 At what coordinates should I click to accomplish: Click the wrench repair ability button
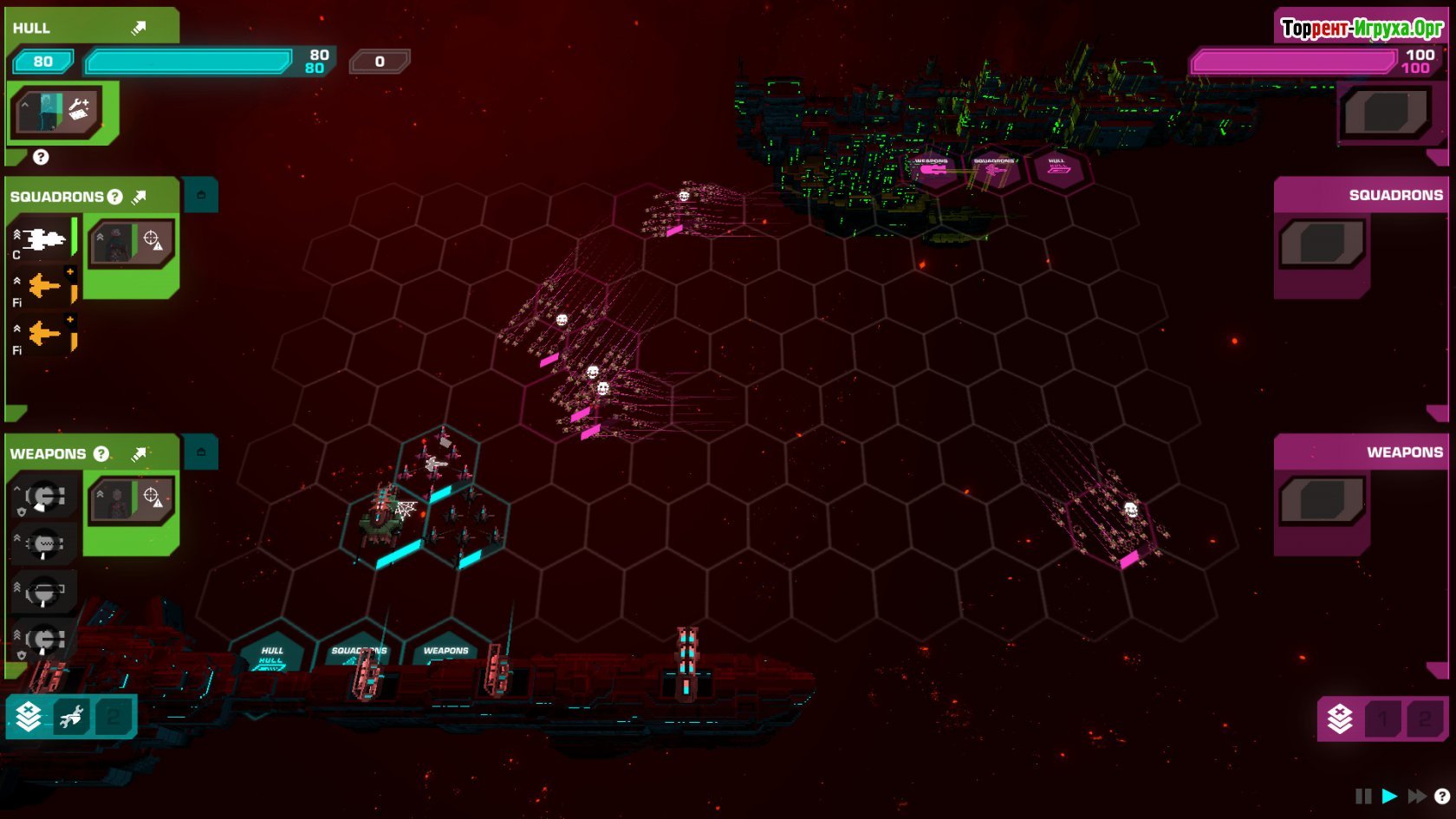[x=71, y=717]
